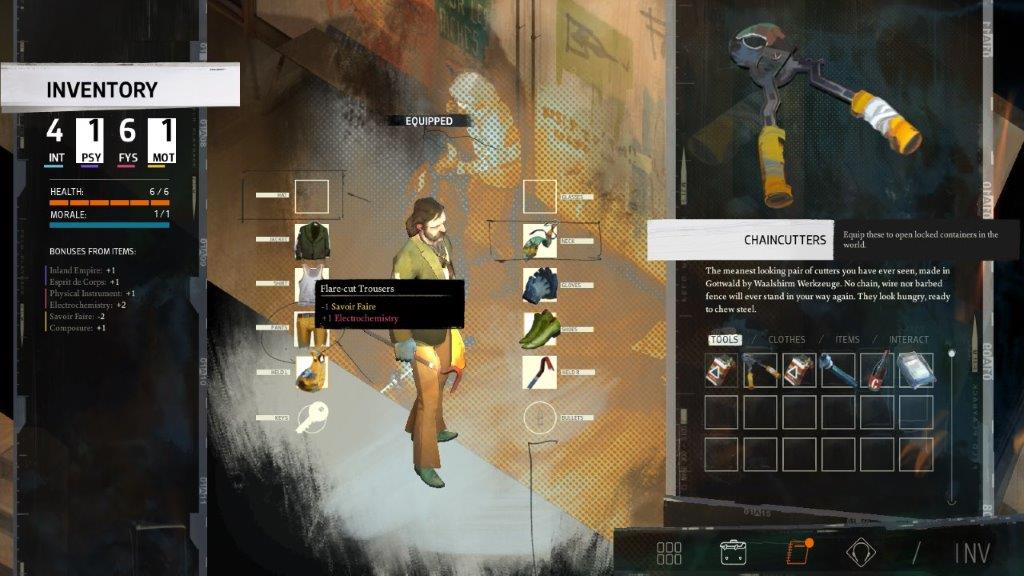
Task: Click the equipped green jacket slot
Action: 312,241
